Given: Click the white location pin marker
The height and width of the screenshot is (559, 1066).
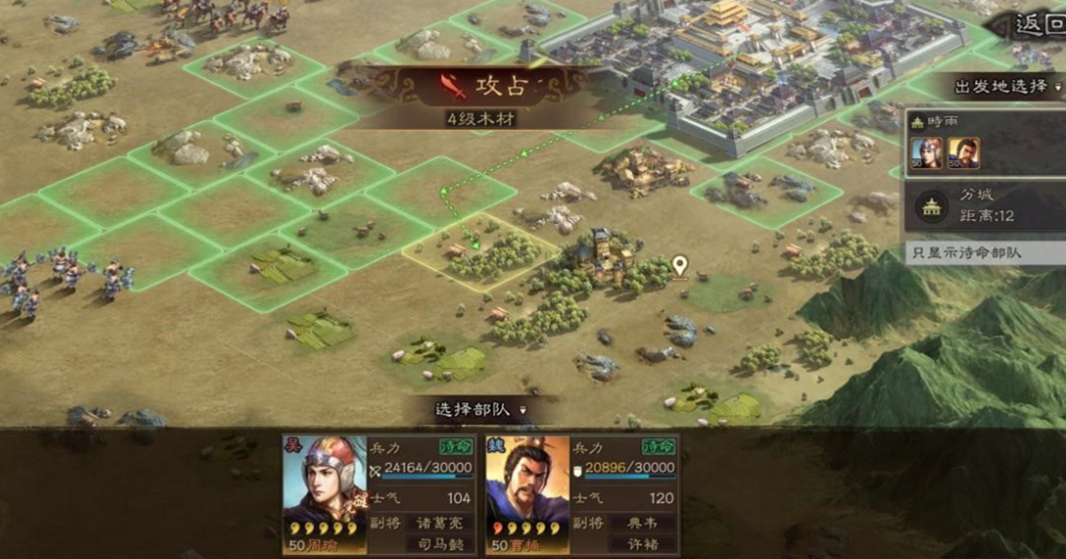Looking at the screenshot, I should pyautogui.click(x=680, y=265).
